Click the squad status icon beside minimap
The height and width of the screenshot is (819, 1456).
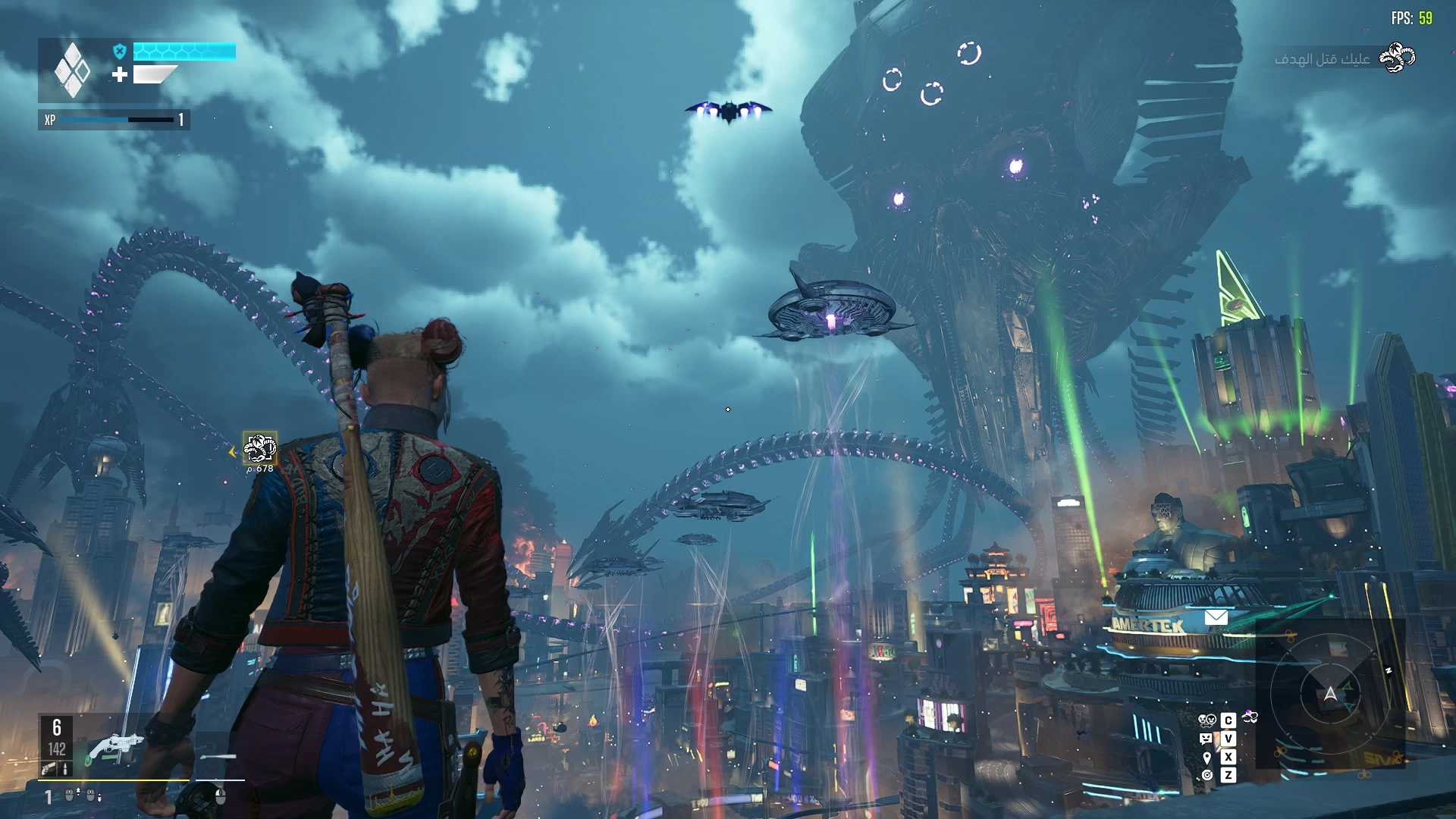1250,717
